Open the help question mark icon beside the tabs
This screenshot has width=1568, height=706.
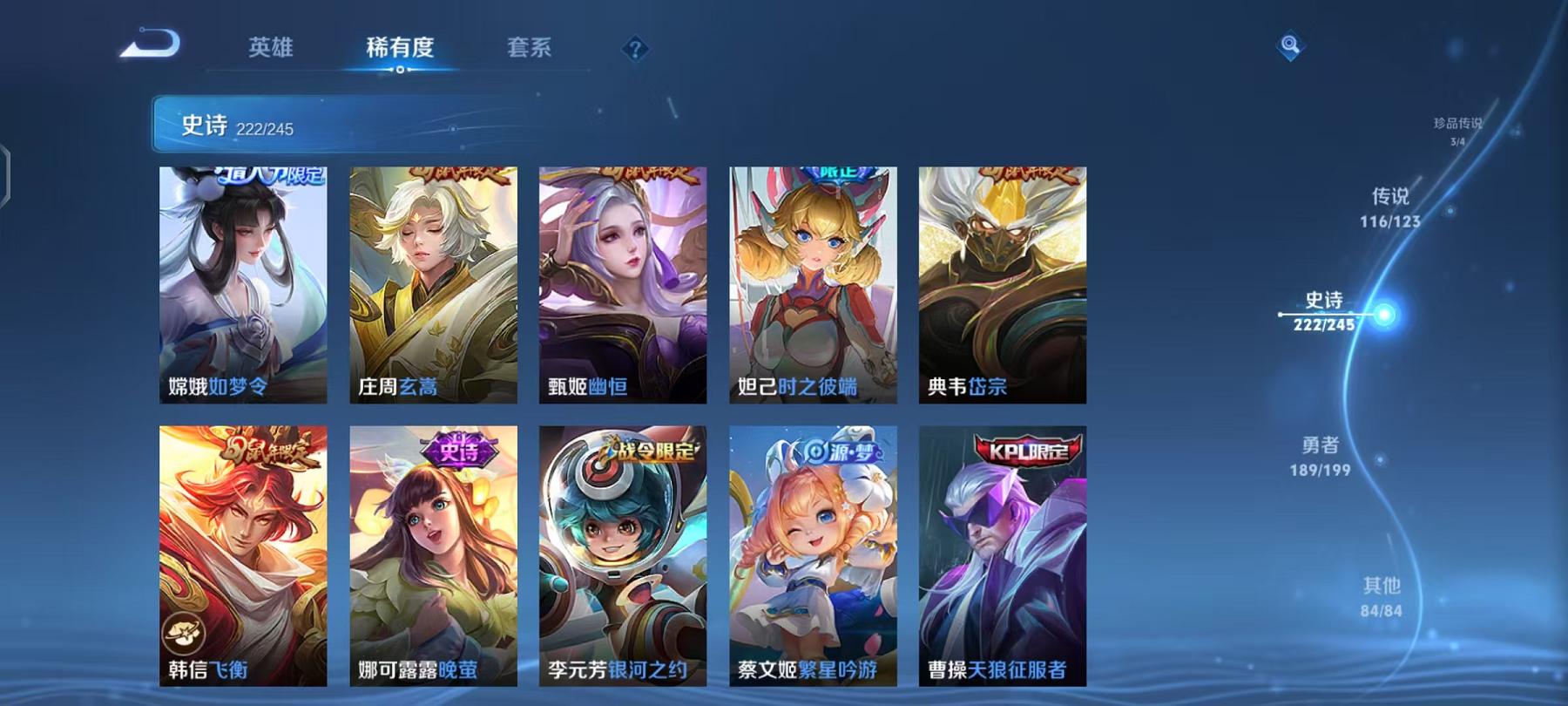(635, 48)
